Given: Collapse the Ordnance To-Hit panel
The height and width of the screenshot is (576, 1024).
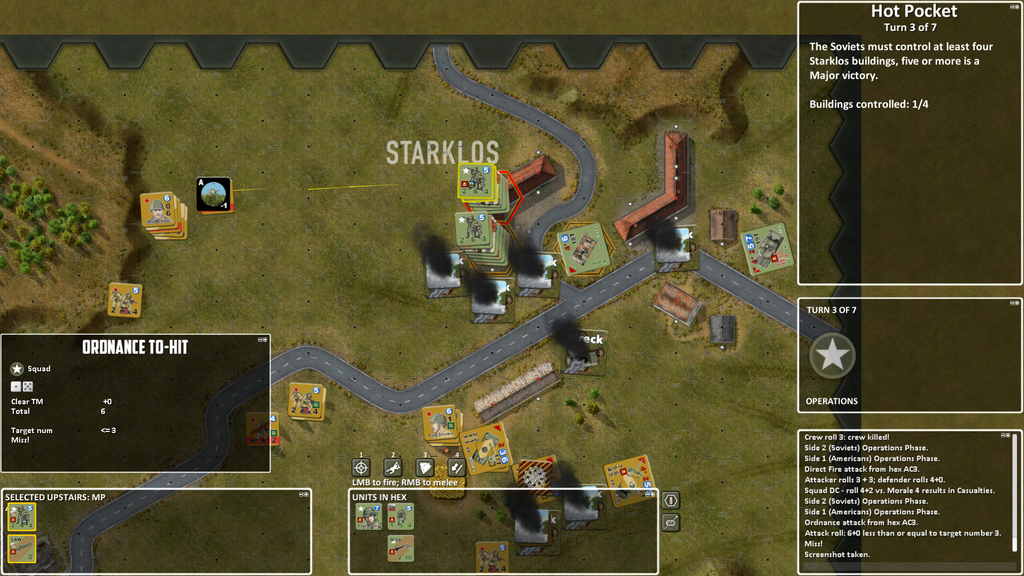Looking at the screenshot, I should coord(262,340).
